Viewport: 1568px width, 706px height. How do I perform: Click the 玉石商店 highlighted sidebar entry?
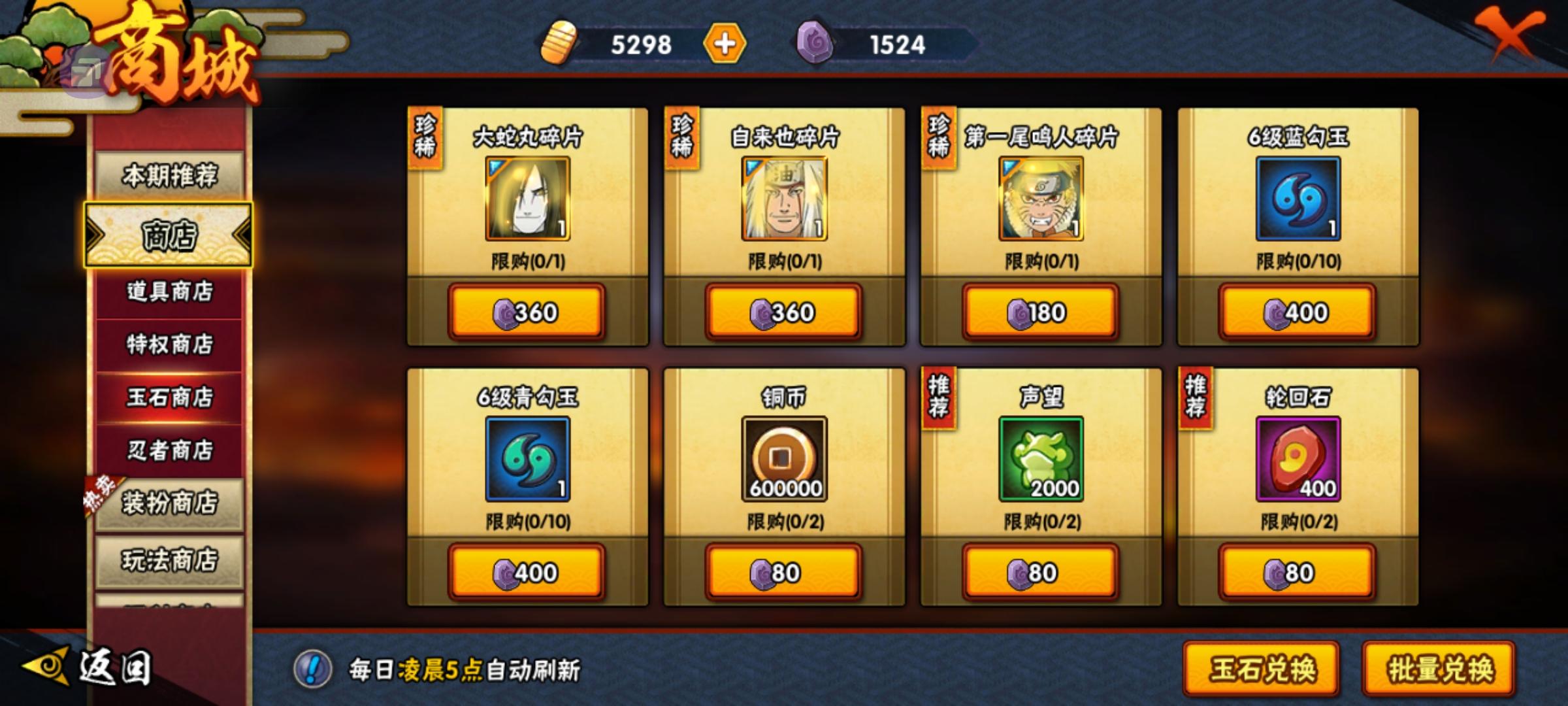tap(169, 397)
